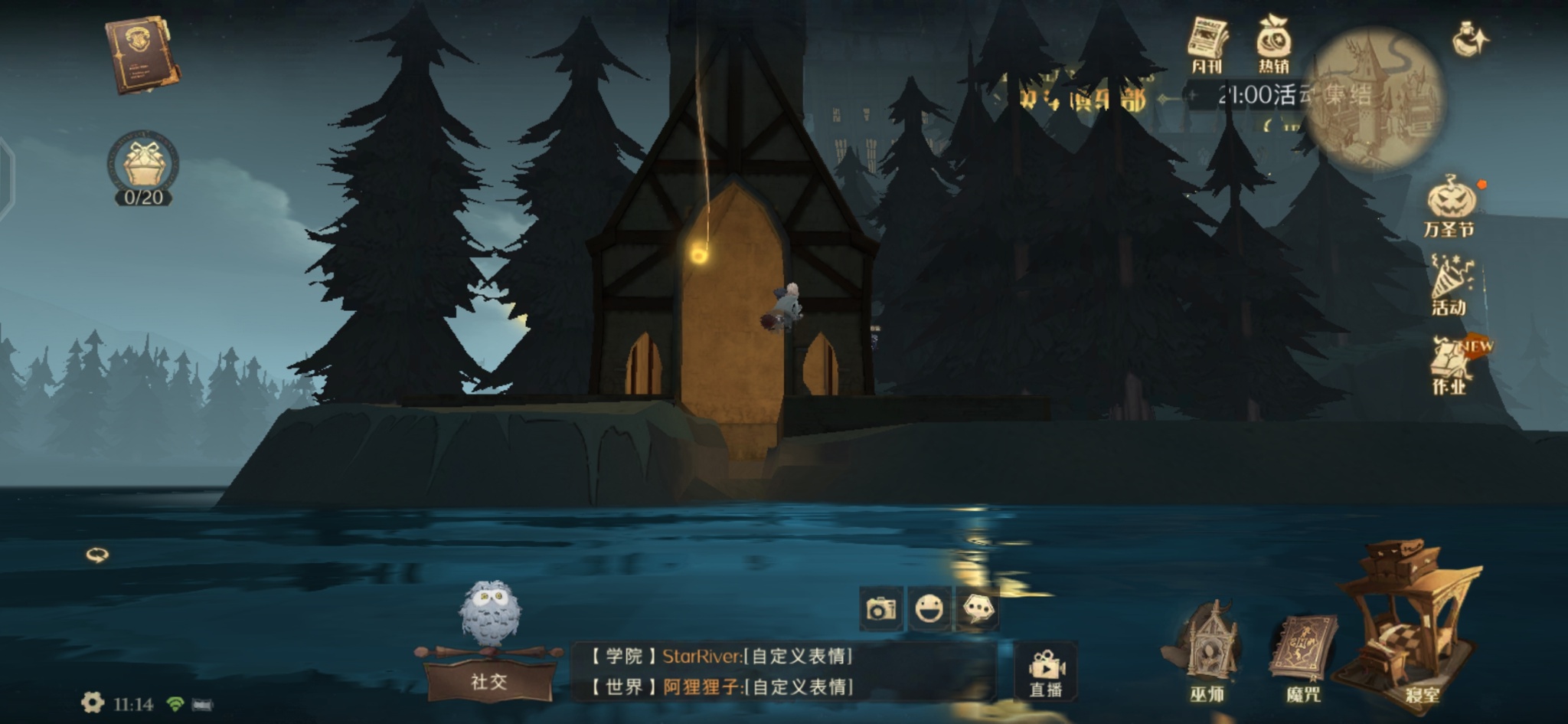Open the gear settings icon
Viewport: 1568px width, 724px height.
coord(93,703)
